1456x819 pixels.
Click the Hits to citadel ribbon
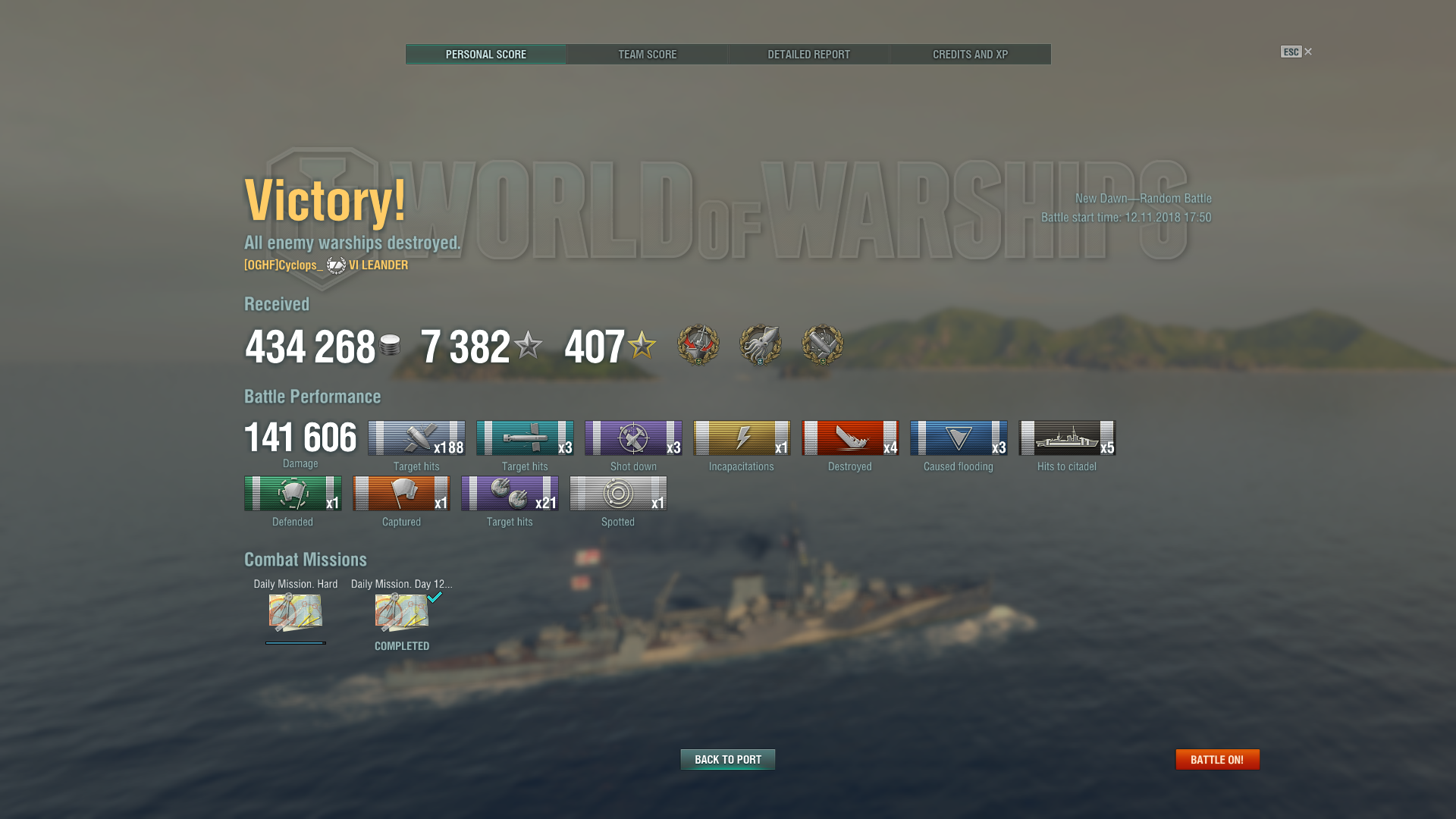1066,438
